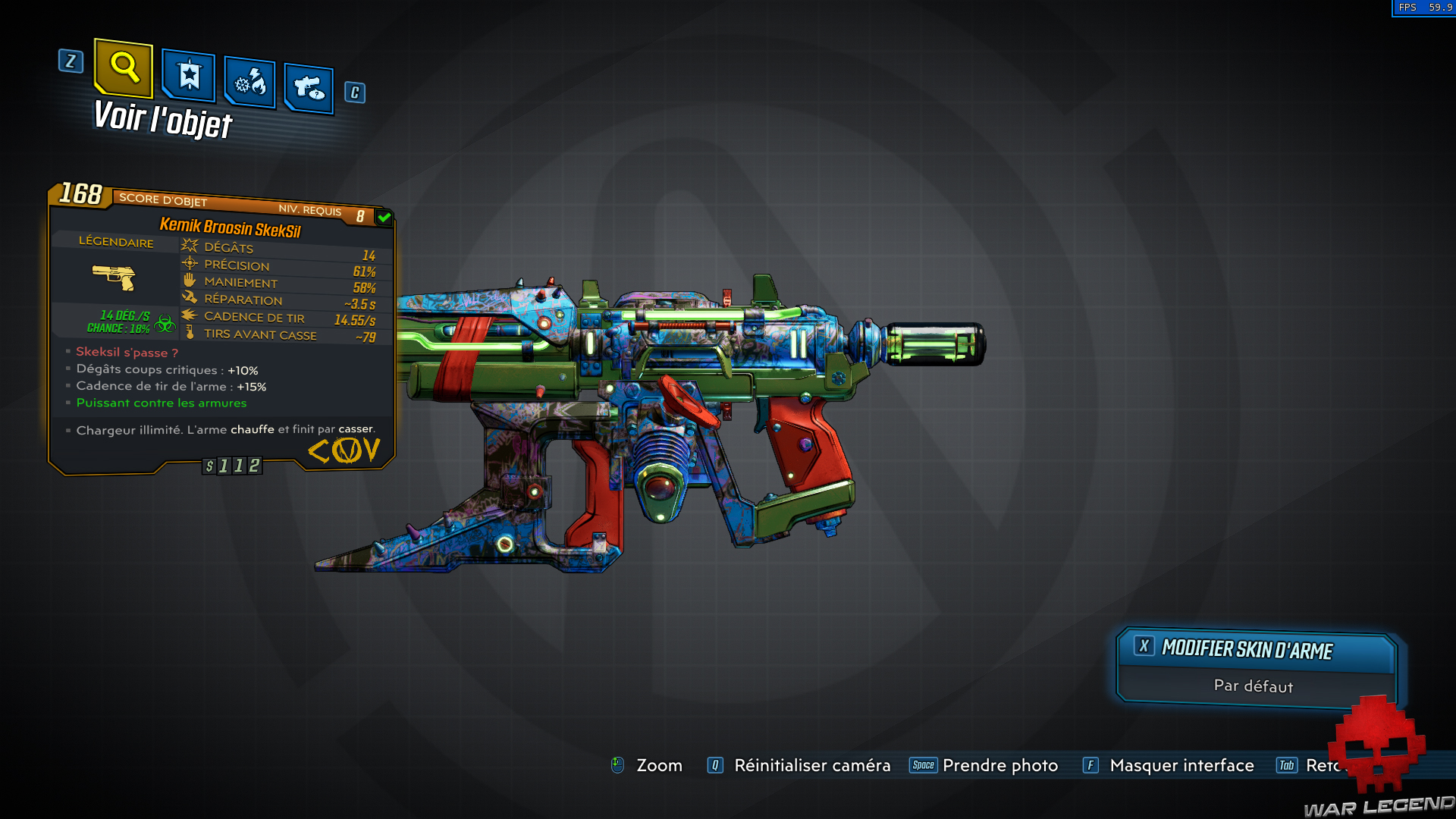This screenshot has height=819, width=1456.
Task: Click the badge/star tab icon
Action: tap(187, 76)
